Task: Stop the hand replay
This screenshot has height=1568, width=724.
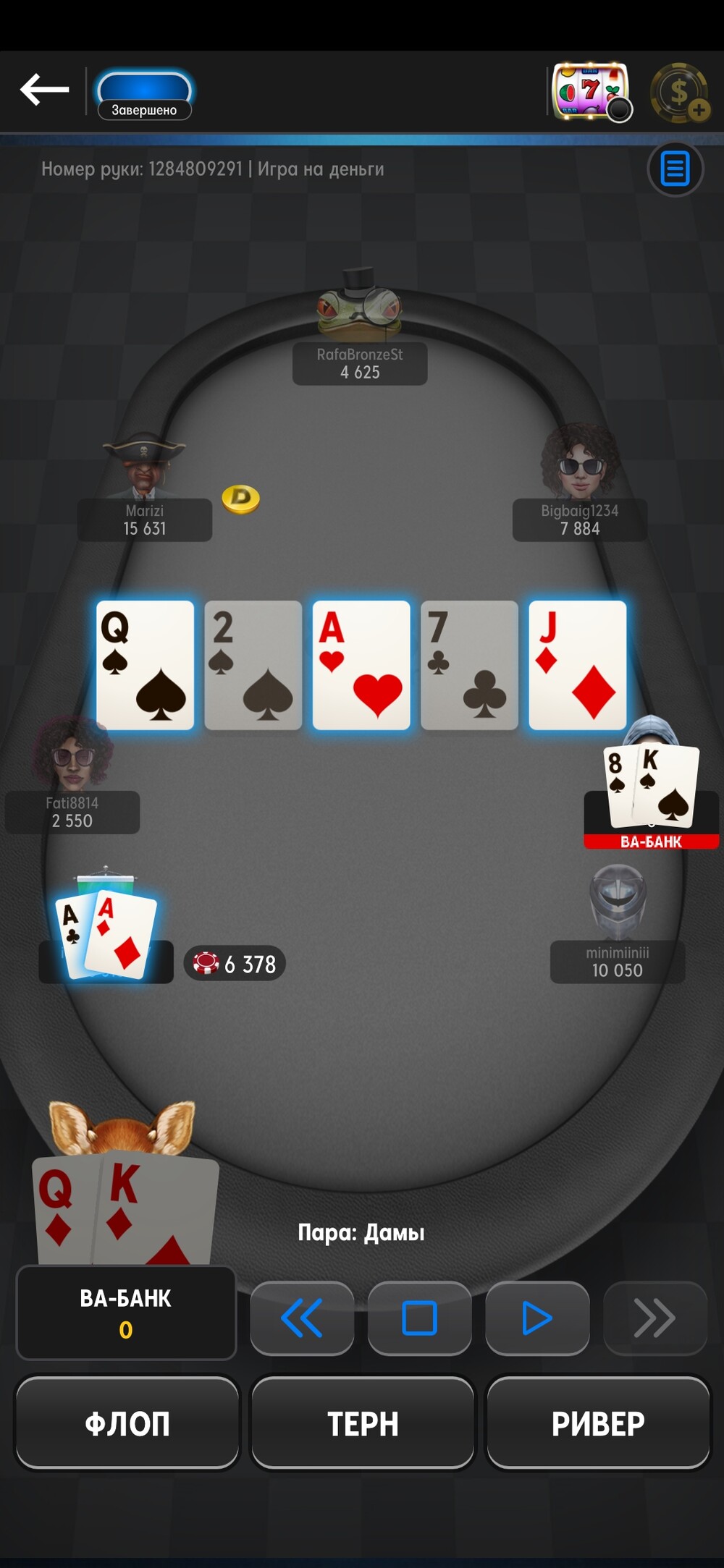Action: (x=419, y=1318)
